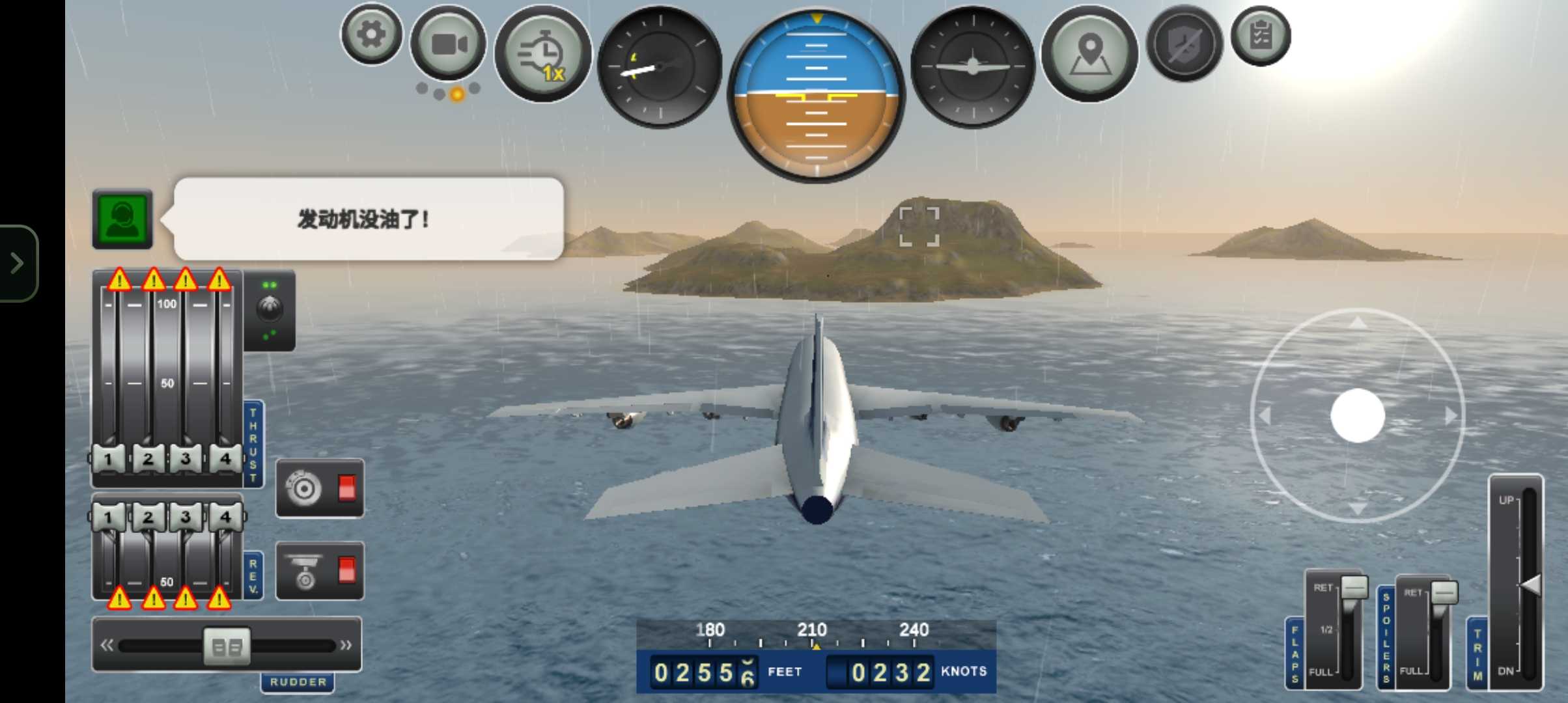Switch camera view with the camera button
This screenshot has height=703, width=1568.
click(449, 44)
